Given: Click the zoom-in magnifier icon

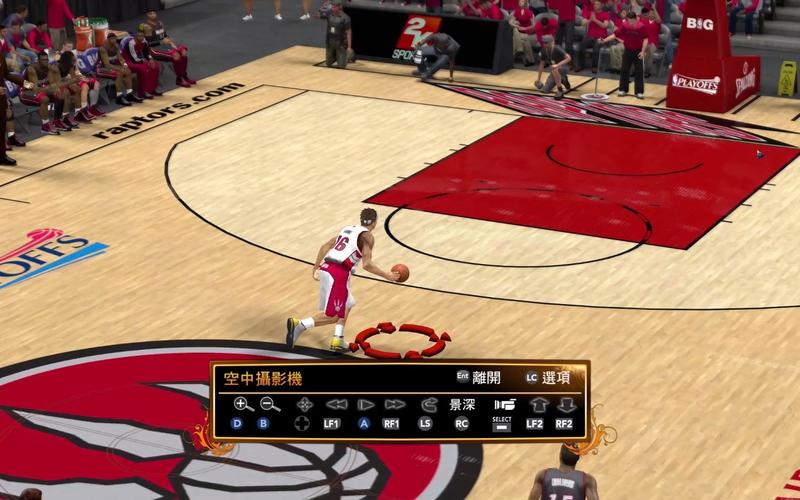Looking at the screenshot, I should point(243,404).
